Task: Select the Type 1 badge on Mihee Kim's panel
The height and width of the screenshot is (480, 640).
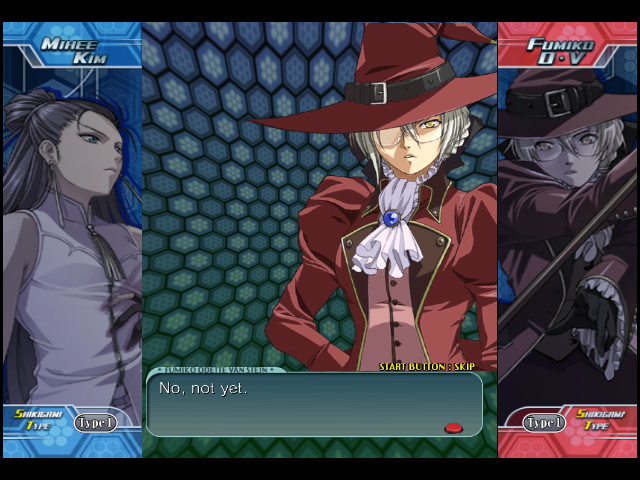Action: point(96,423)
